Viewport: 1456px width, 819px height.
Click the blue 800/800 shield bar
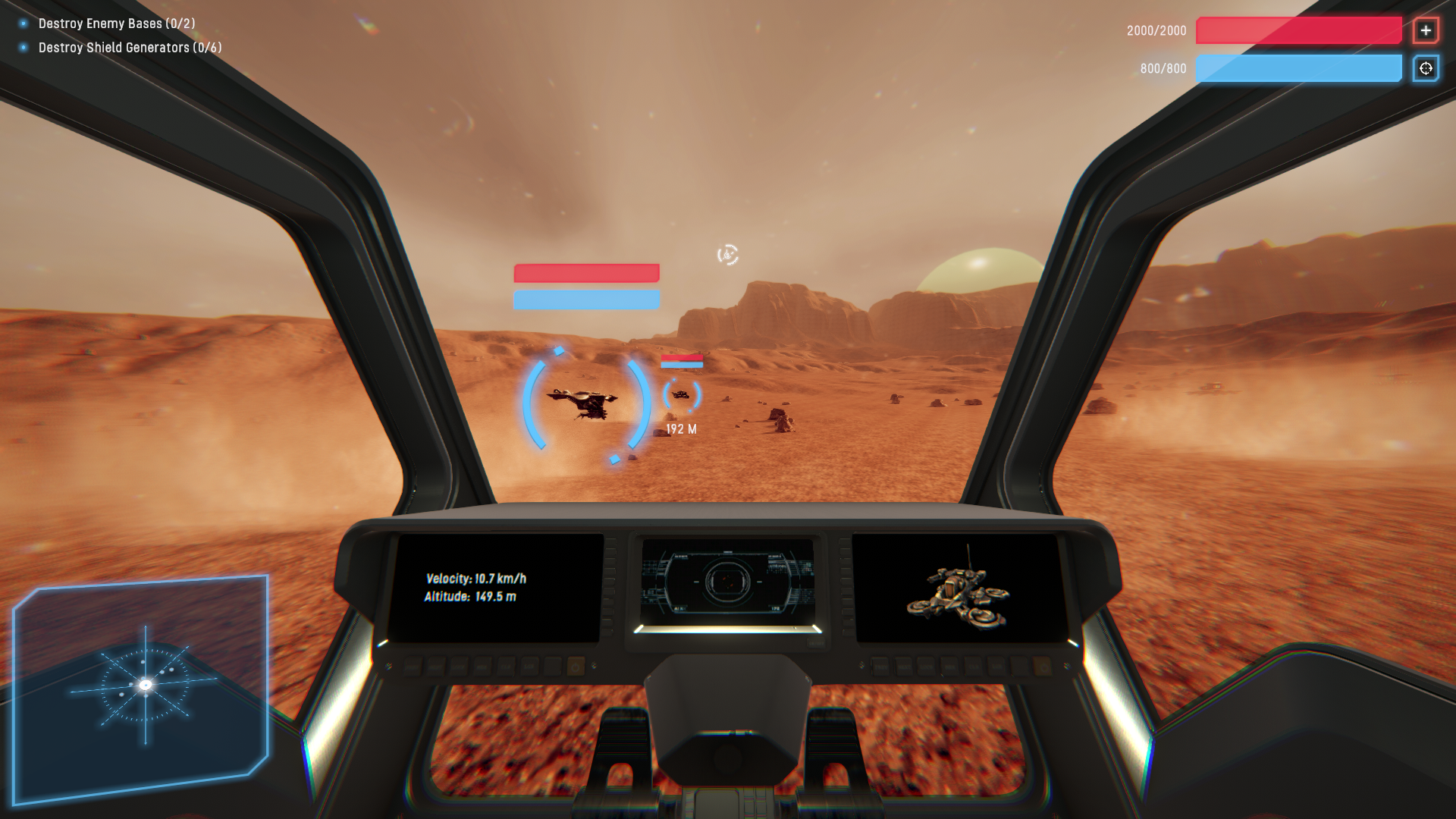coord(1298,68)
